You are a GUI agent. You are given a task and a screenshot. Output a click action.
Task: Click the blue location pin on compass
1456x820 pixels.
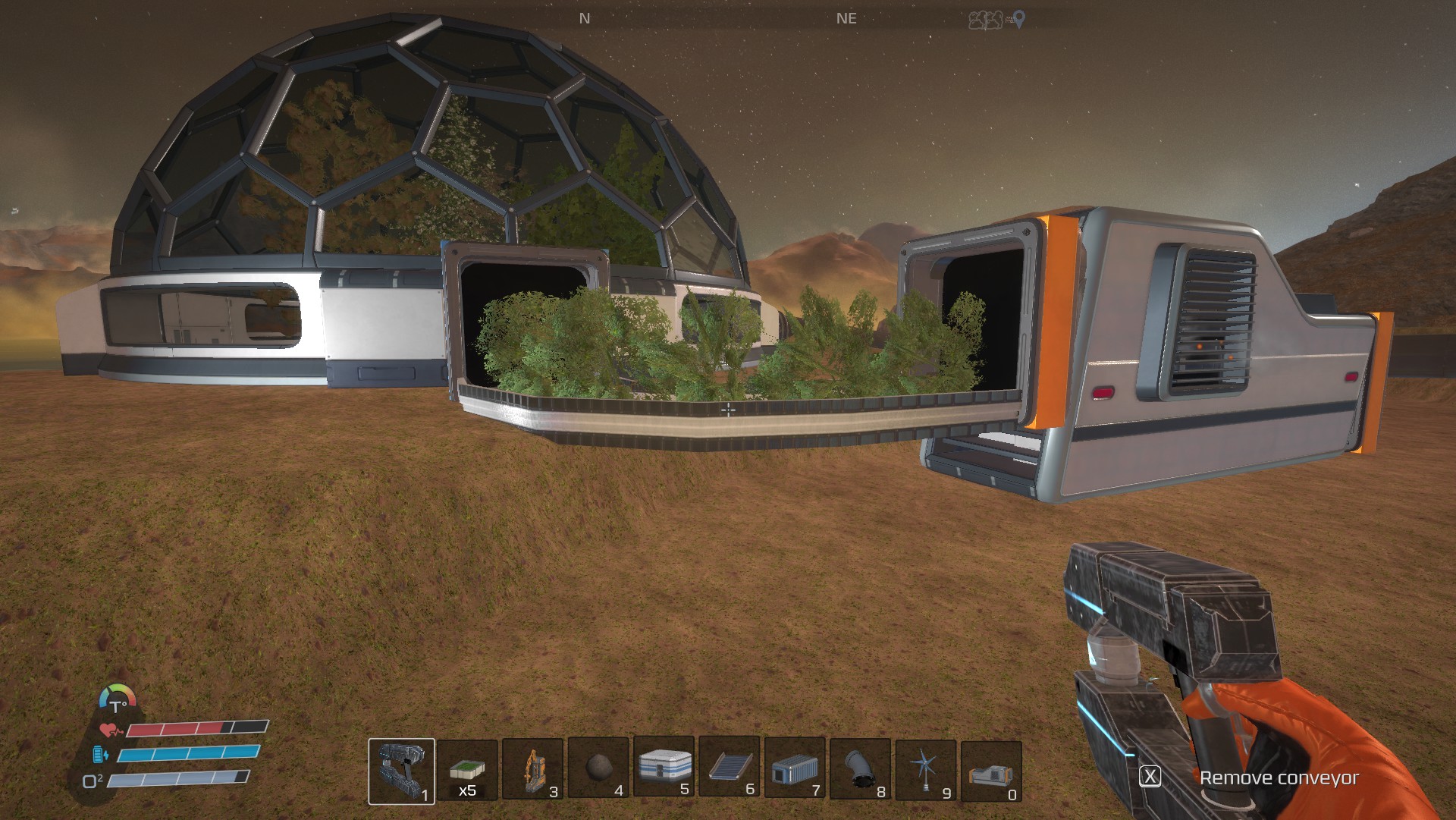1018,20
